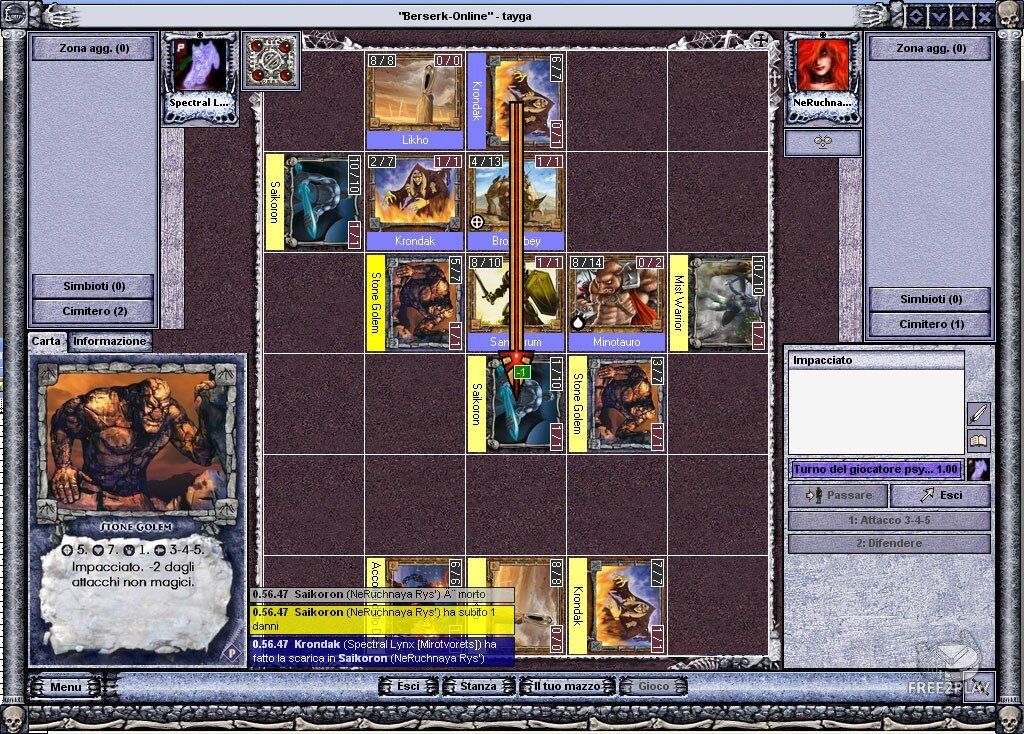Click the Stanza button
Image resolution: width=1024 pixels, height=734 pixels.
click(478, 687)
